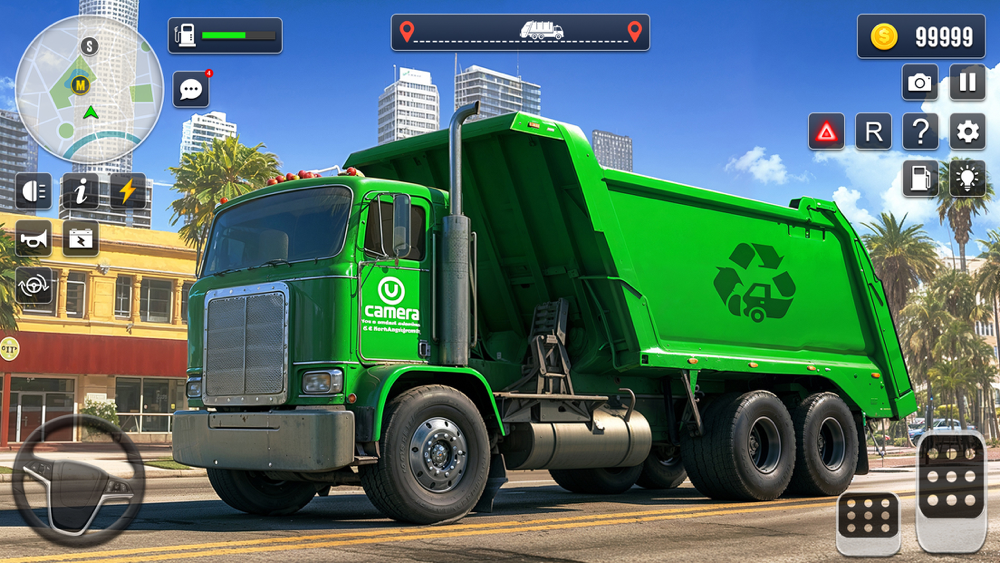Viewport: 1000px width, 563px height.
Task: Honk the horn button
Action: coord(34,238)
